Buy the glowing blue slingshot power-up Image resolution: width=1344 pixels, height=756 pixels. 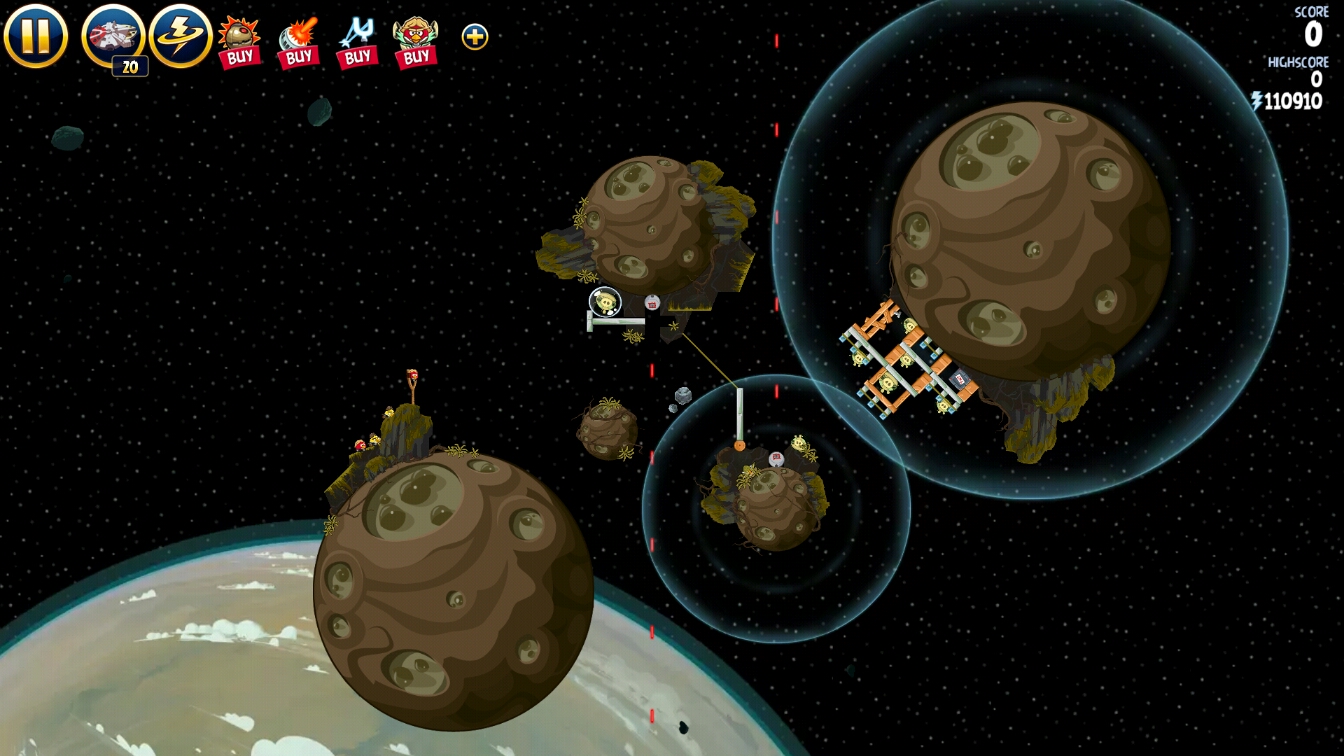click(x=356, y=42)
